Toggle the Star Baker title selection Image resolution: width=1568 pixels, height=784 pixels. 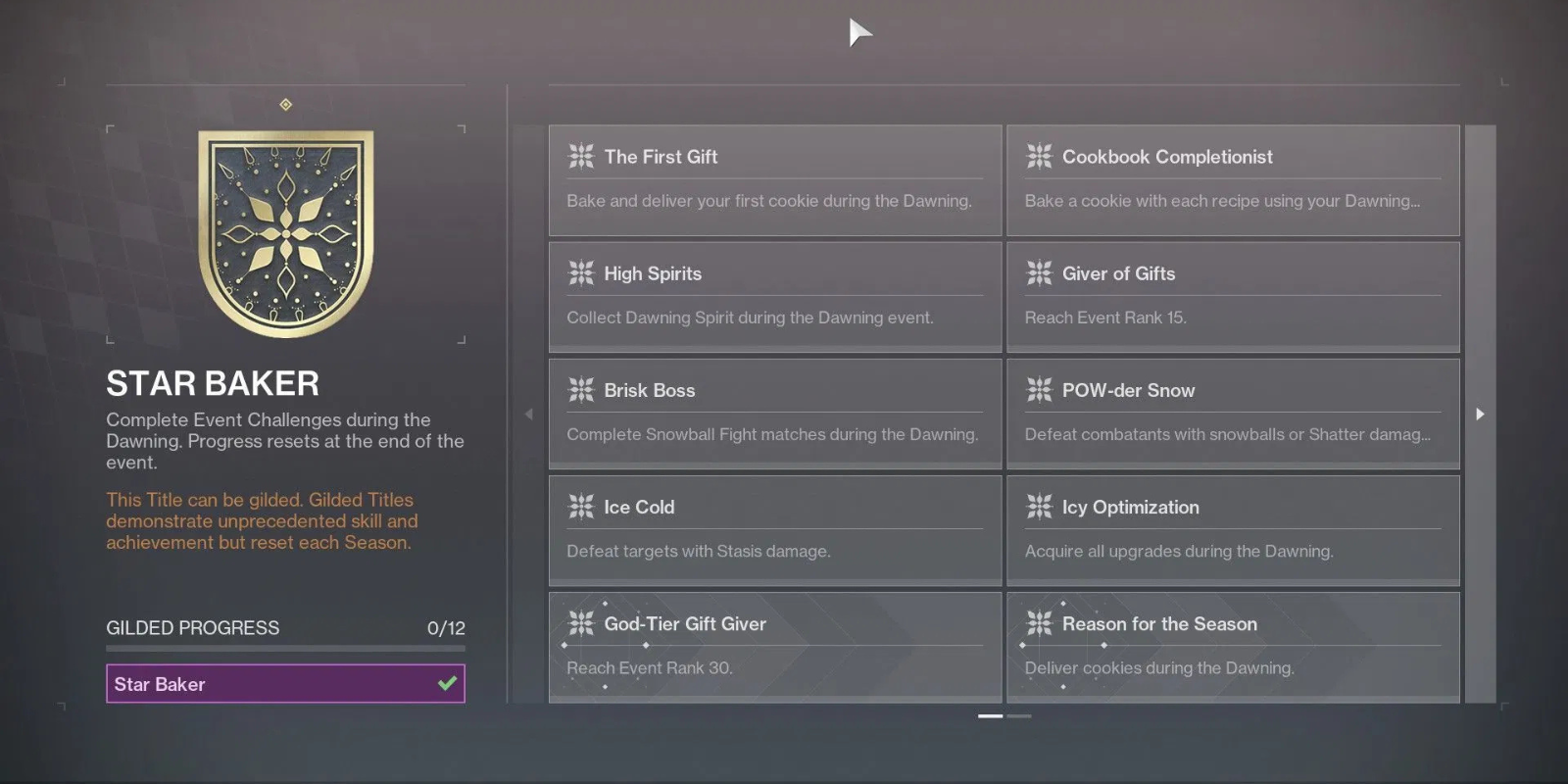(285, 683)
